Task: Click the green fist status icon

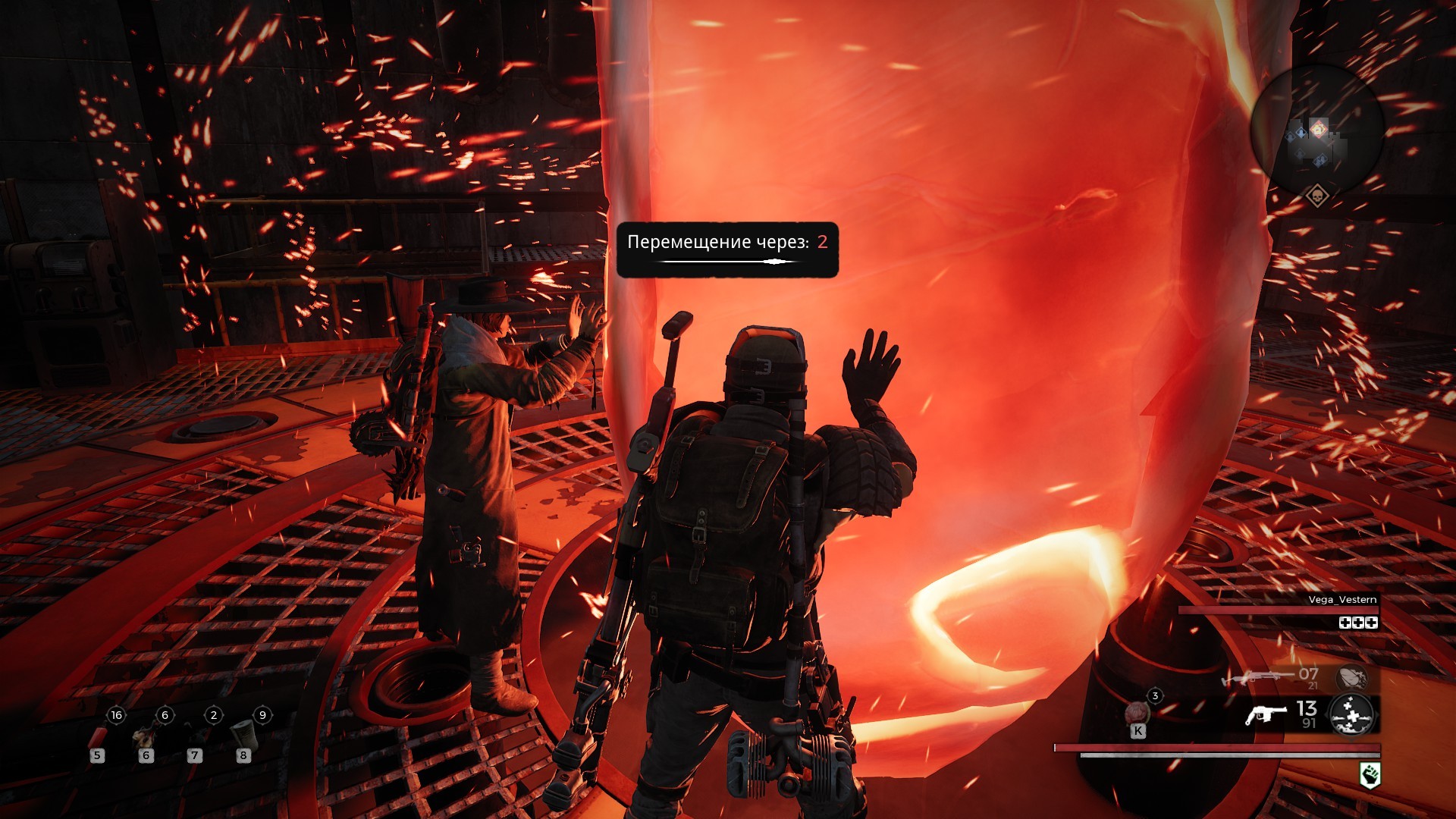Action: pyautogui.click(x=1370, y=775)
